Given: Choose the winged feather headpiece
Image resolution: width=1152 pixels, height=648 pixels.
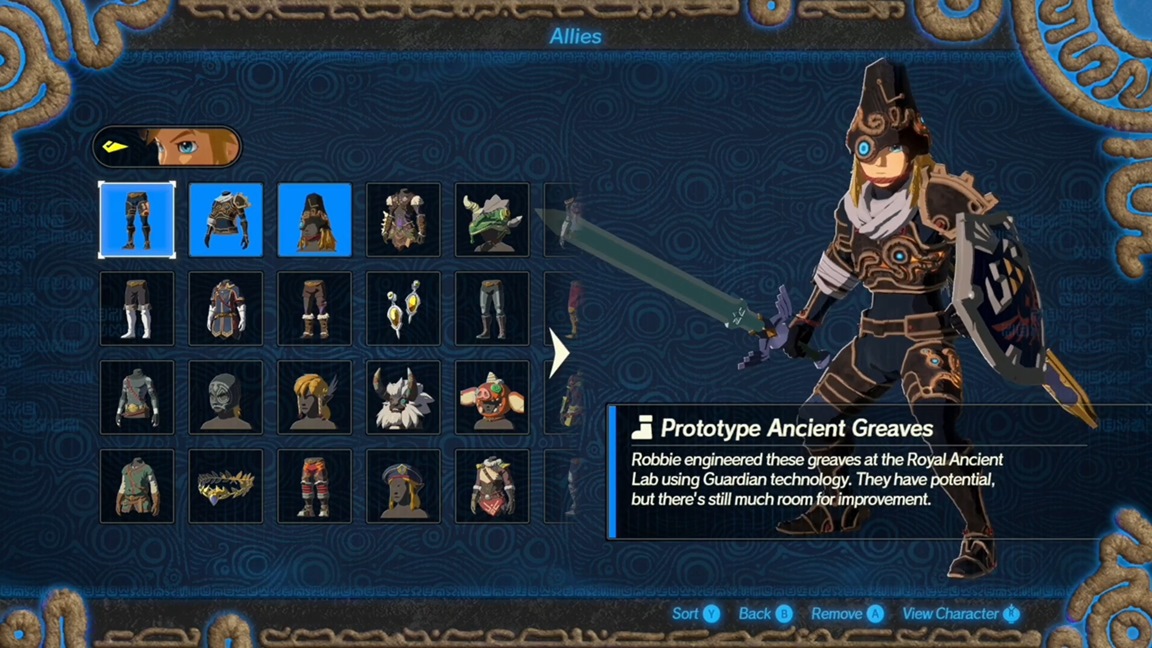Looking at the screenshot, I should (315, 397).
